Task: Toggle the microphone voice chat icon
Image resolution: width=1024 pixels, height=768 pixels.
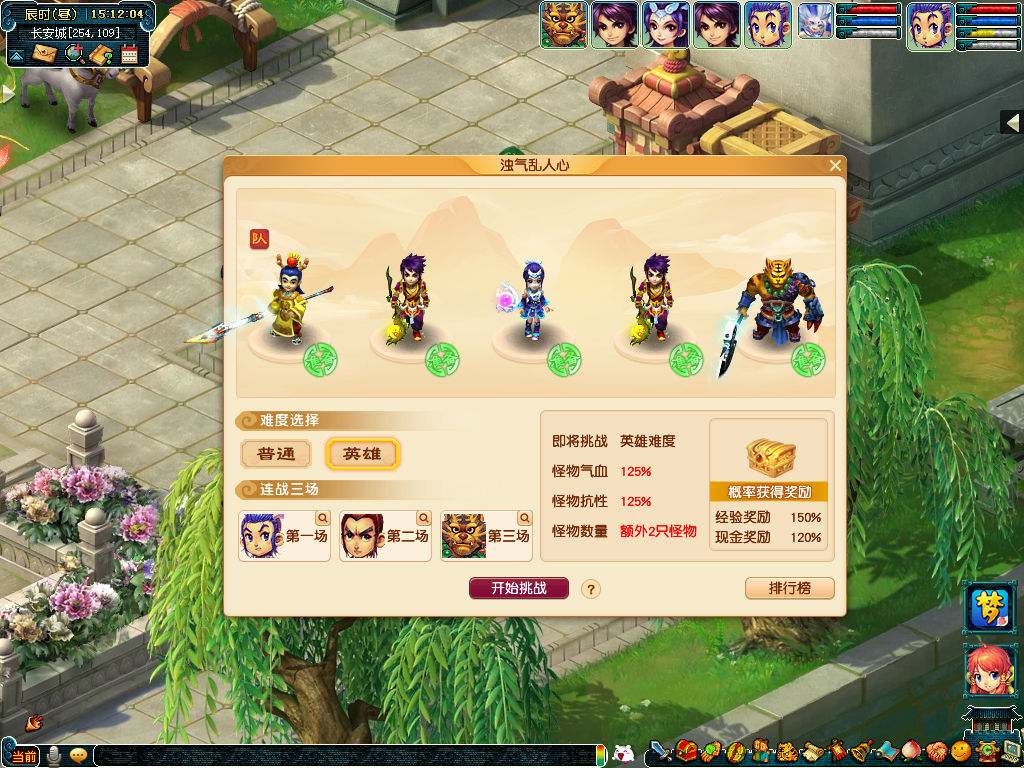Action: click(x=53, y=755)
